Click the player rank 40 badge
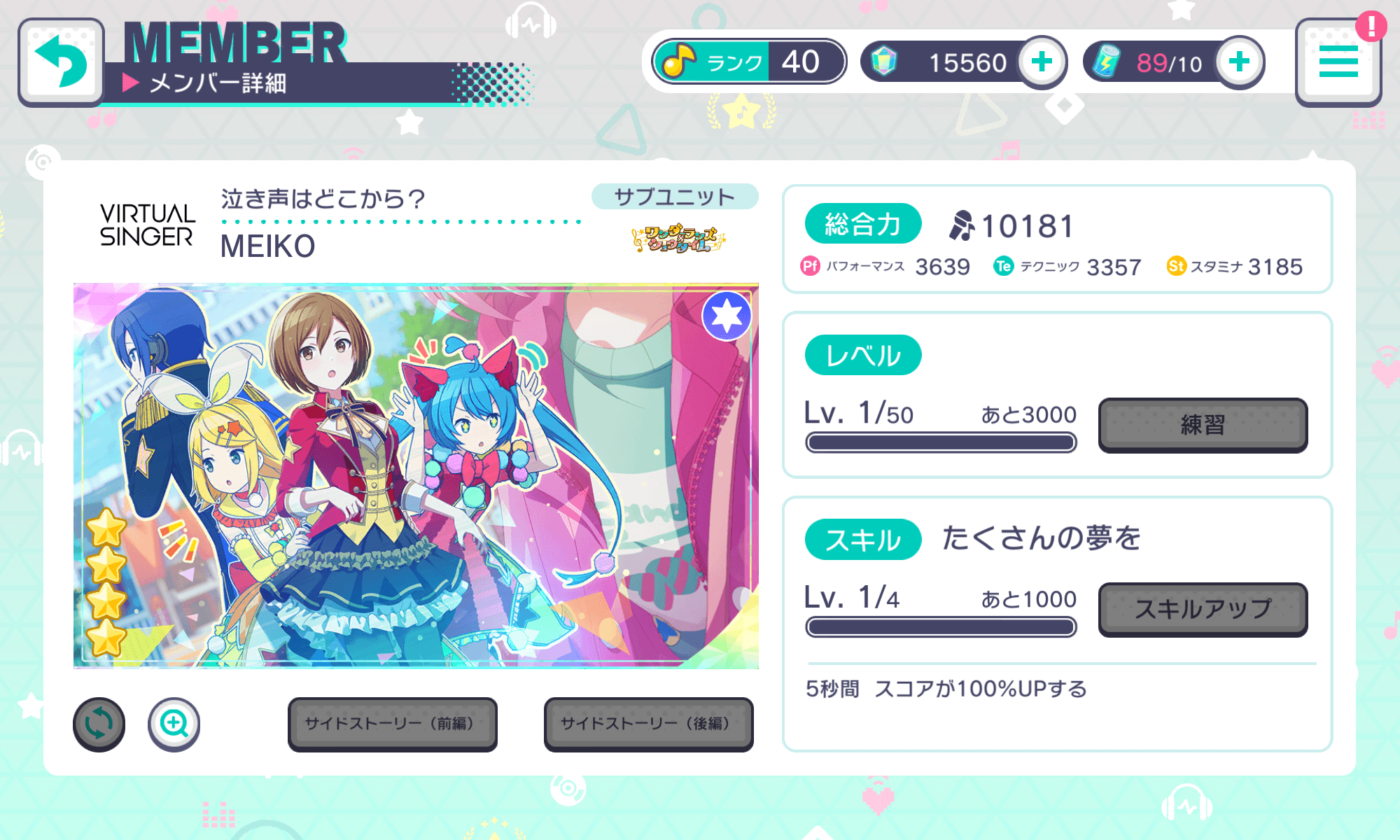 (748, 62)
